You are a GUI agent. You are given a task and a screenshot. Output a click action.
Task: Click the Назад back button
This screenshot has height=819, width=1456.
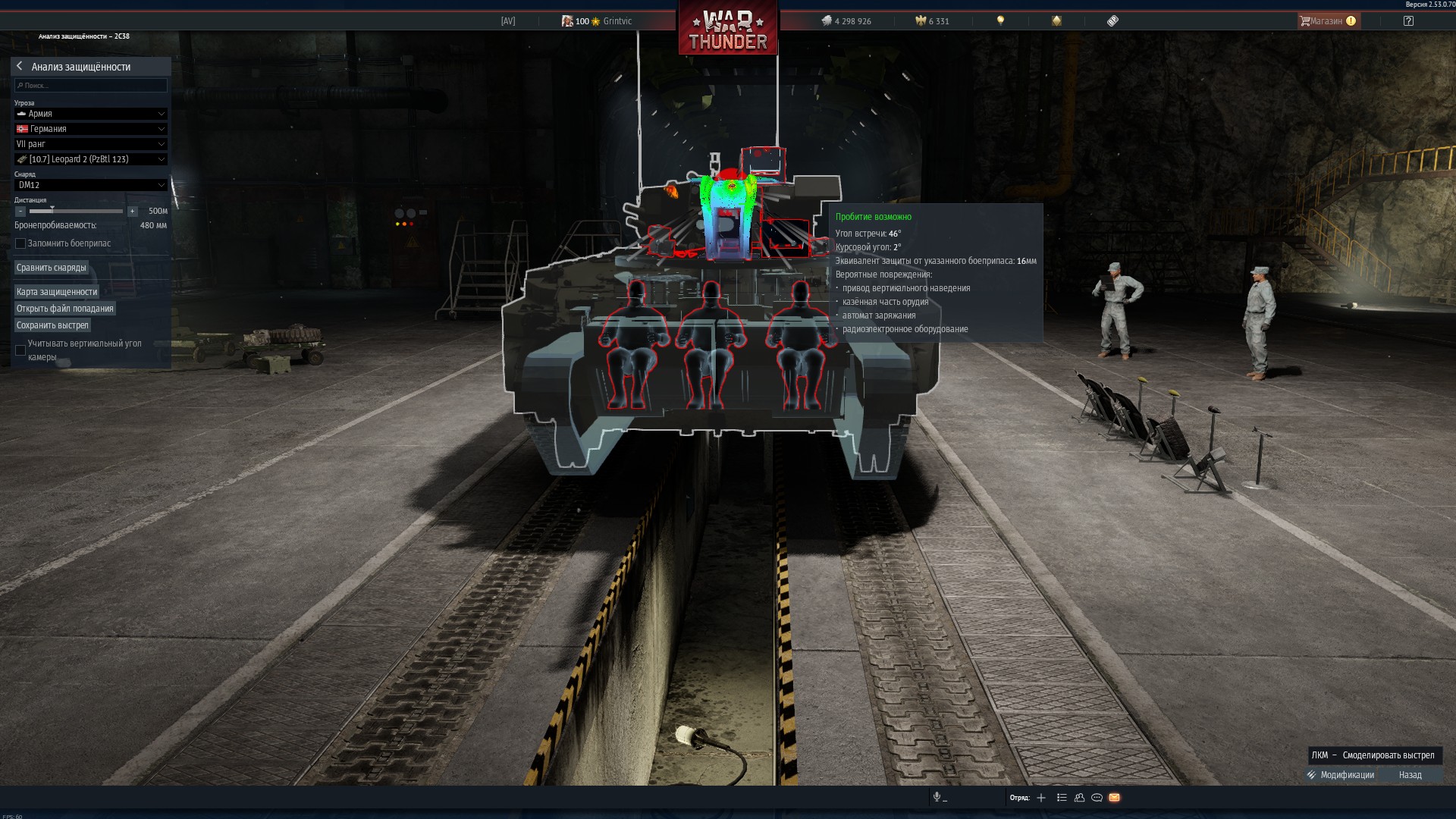pos(1410,775)
